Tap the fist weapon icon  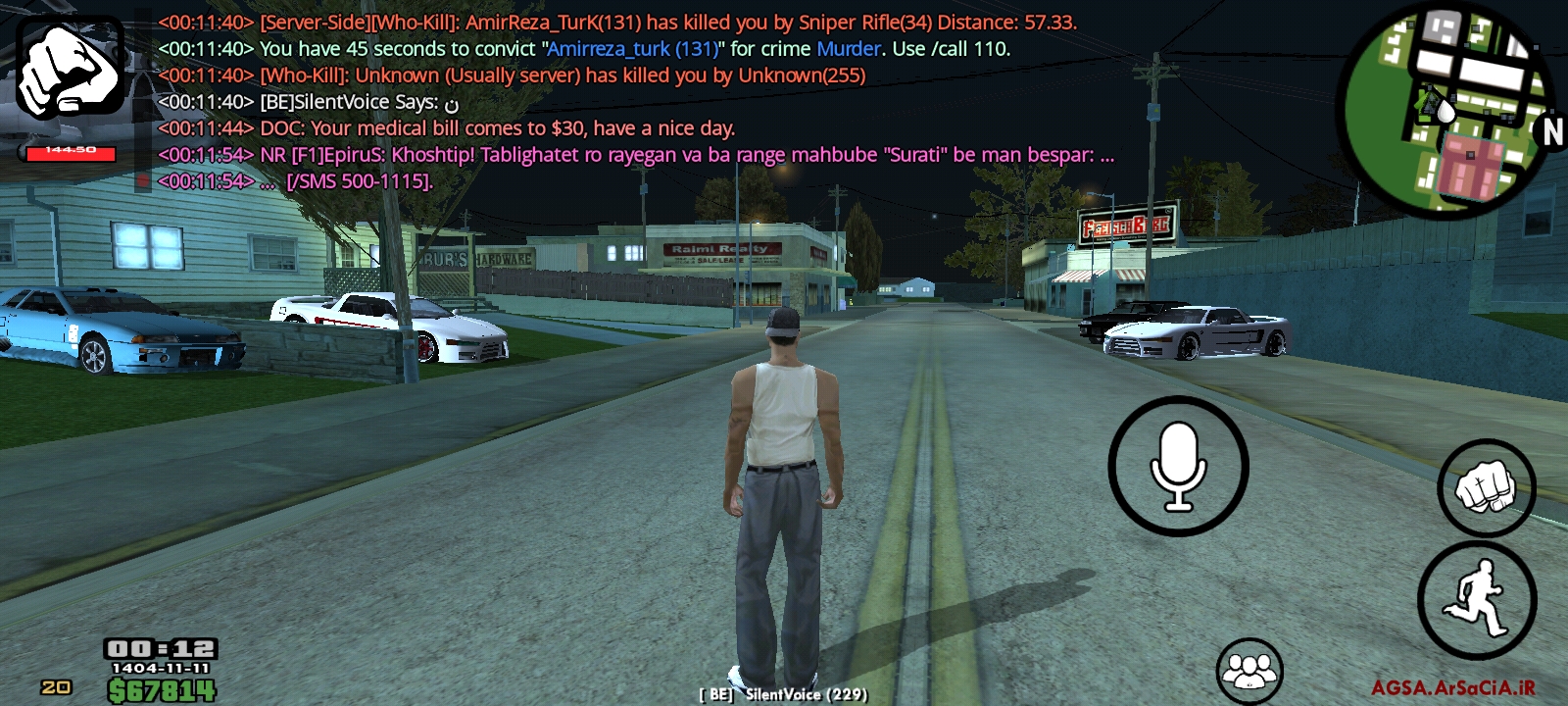tap(70, 67)
